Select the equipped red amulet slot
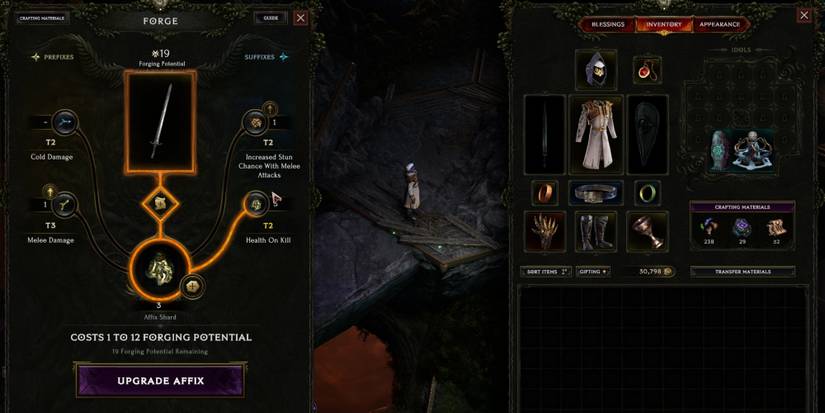 647,70
